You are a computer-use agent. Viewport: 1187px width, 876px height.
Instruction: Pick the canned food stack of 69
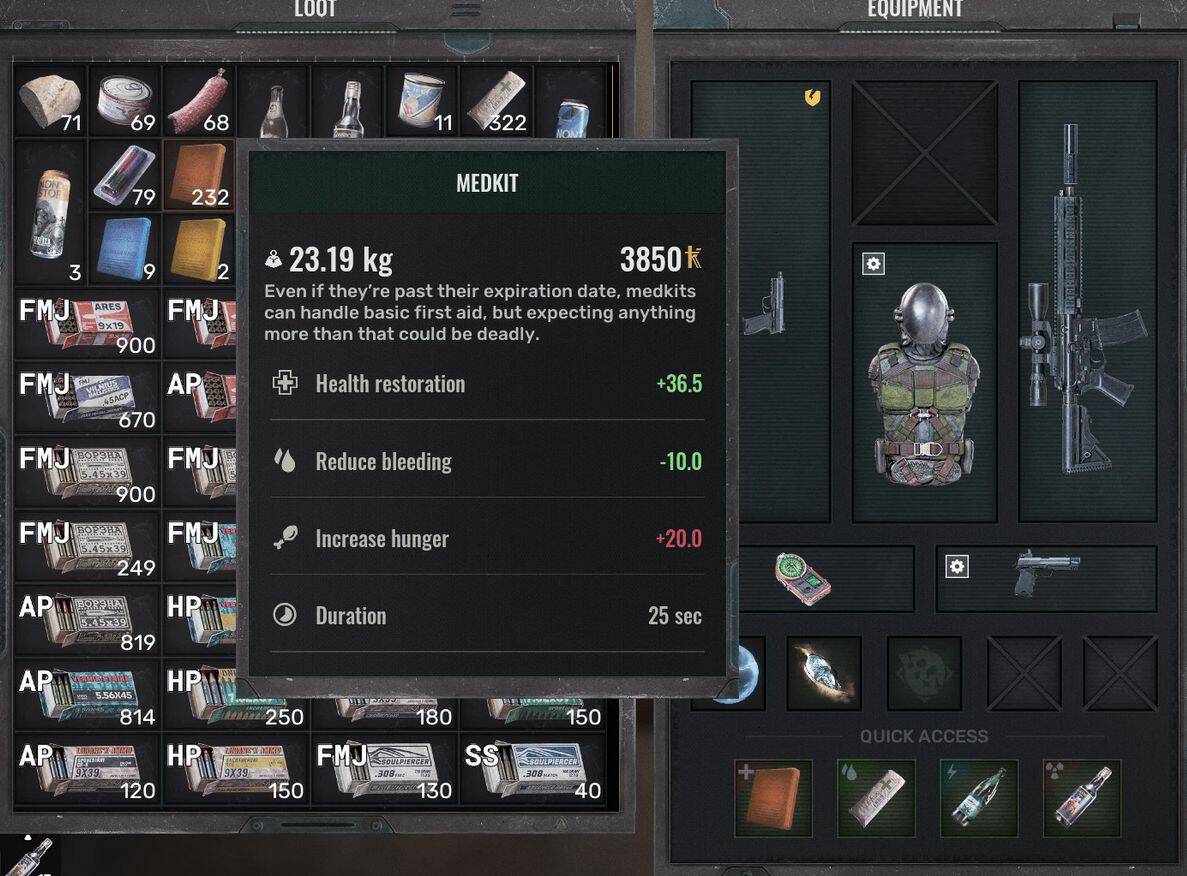[125, 101]
